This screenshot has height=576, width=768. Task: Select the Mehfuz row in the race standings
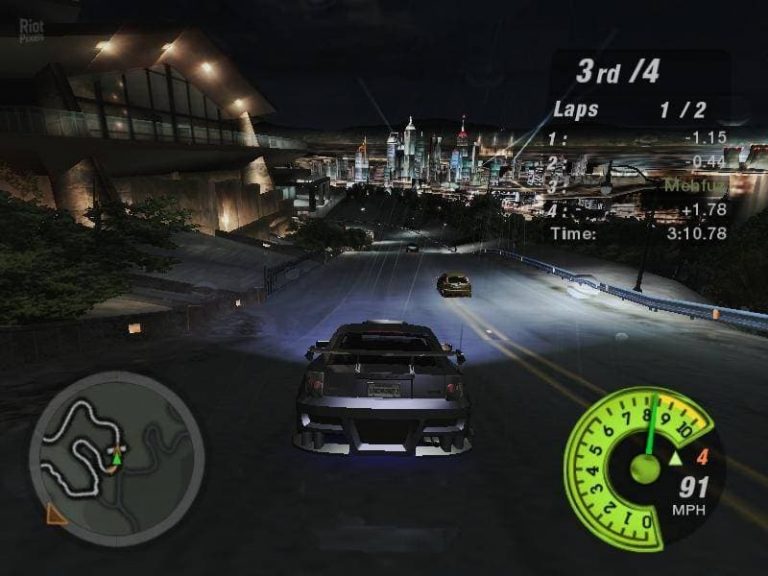coord(640,185)
